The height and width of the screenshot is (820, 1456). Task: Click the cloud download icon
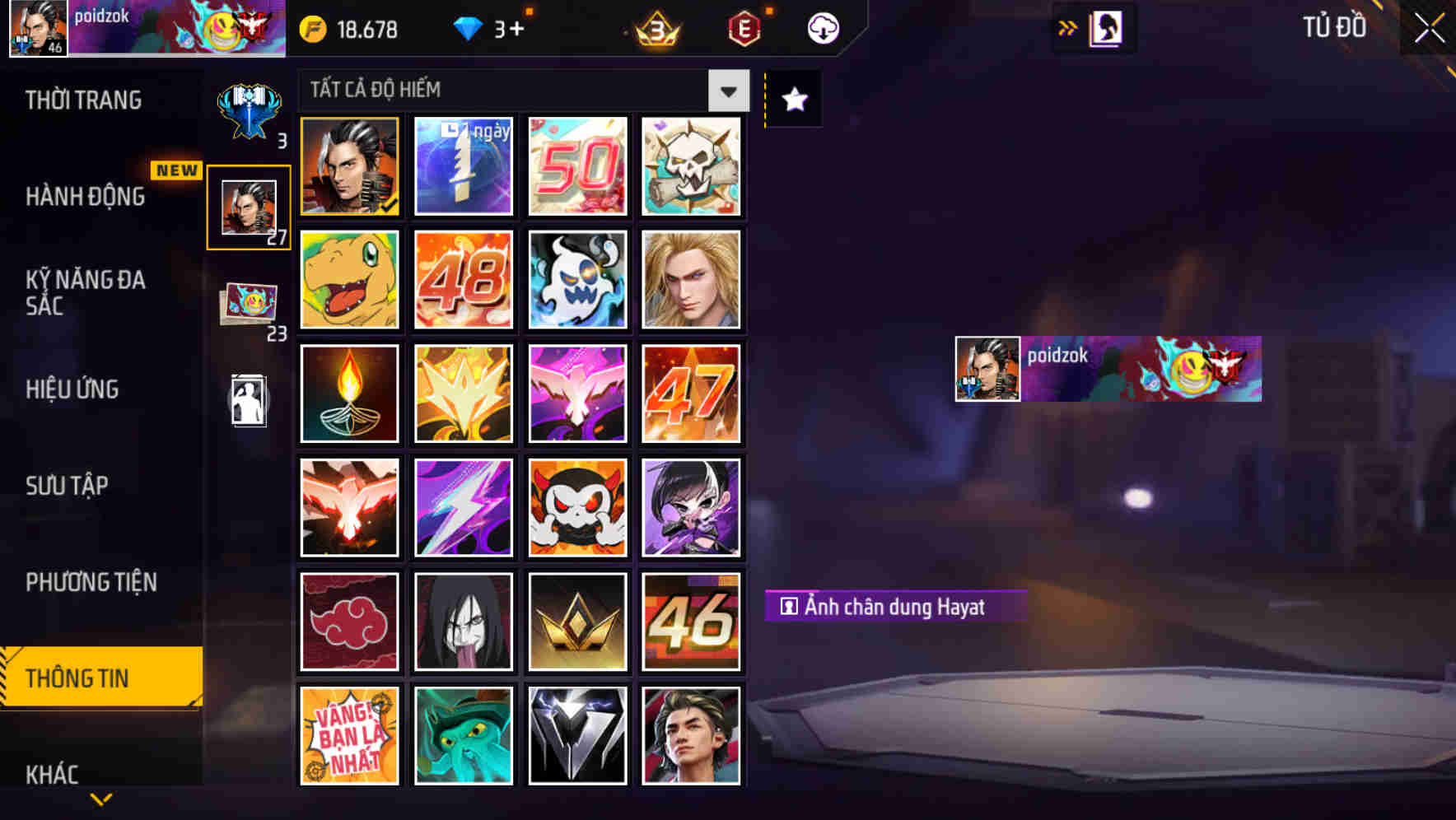(822, 27)
